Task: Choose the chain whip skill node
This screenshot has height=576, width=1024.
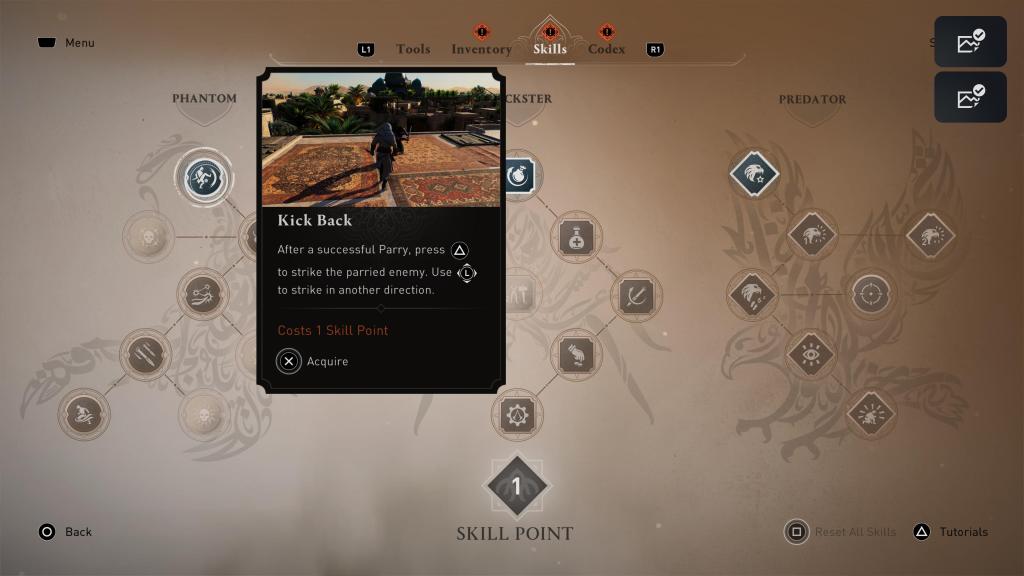Action: [203, 294]
